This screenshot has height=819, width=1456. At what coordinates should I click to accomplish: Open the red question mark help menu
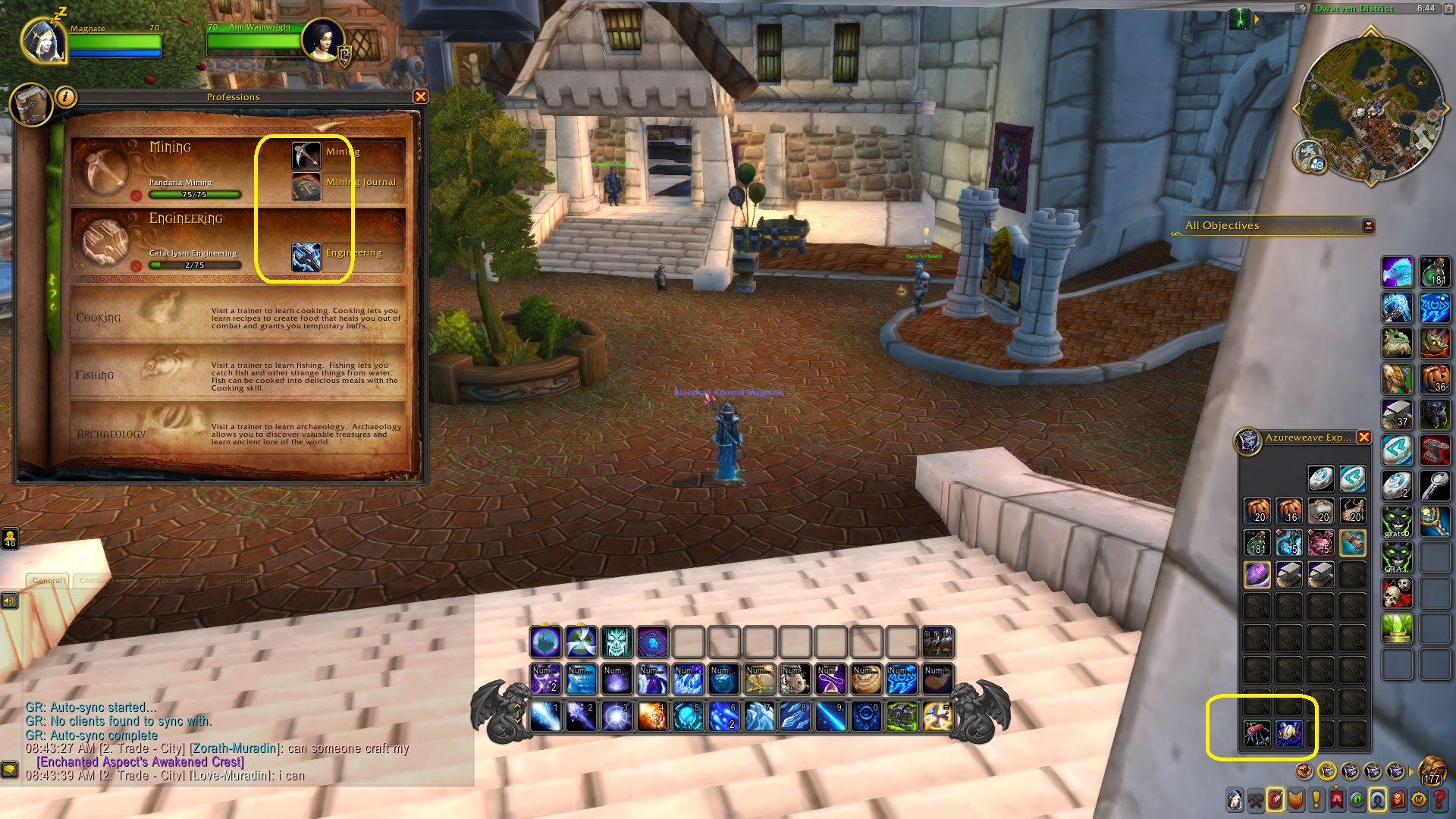coord(1439,799)
